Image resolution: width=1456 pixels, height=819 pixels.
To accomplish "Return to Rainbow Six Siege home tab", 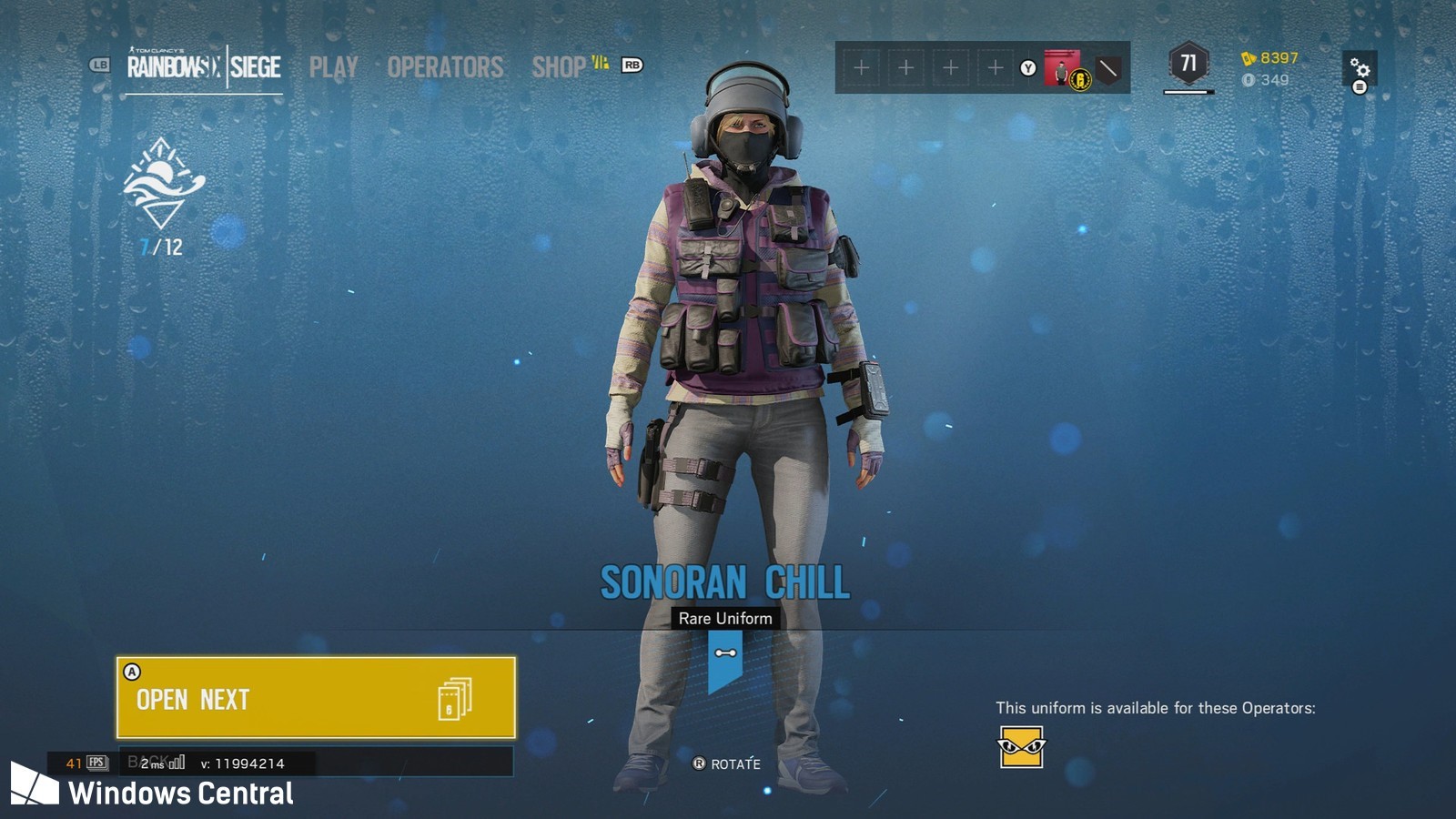I will 204,67.
